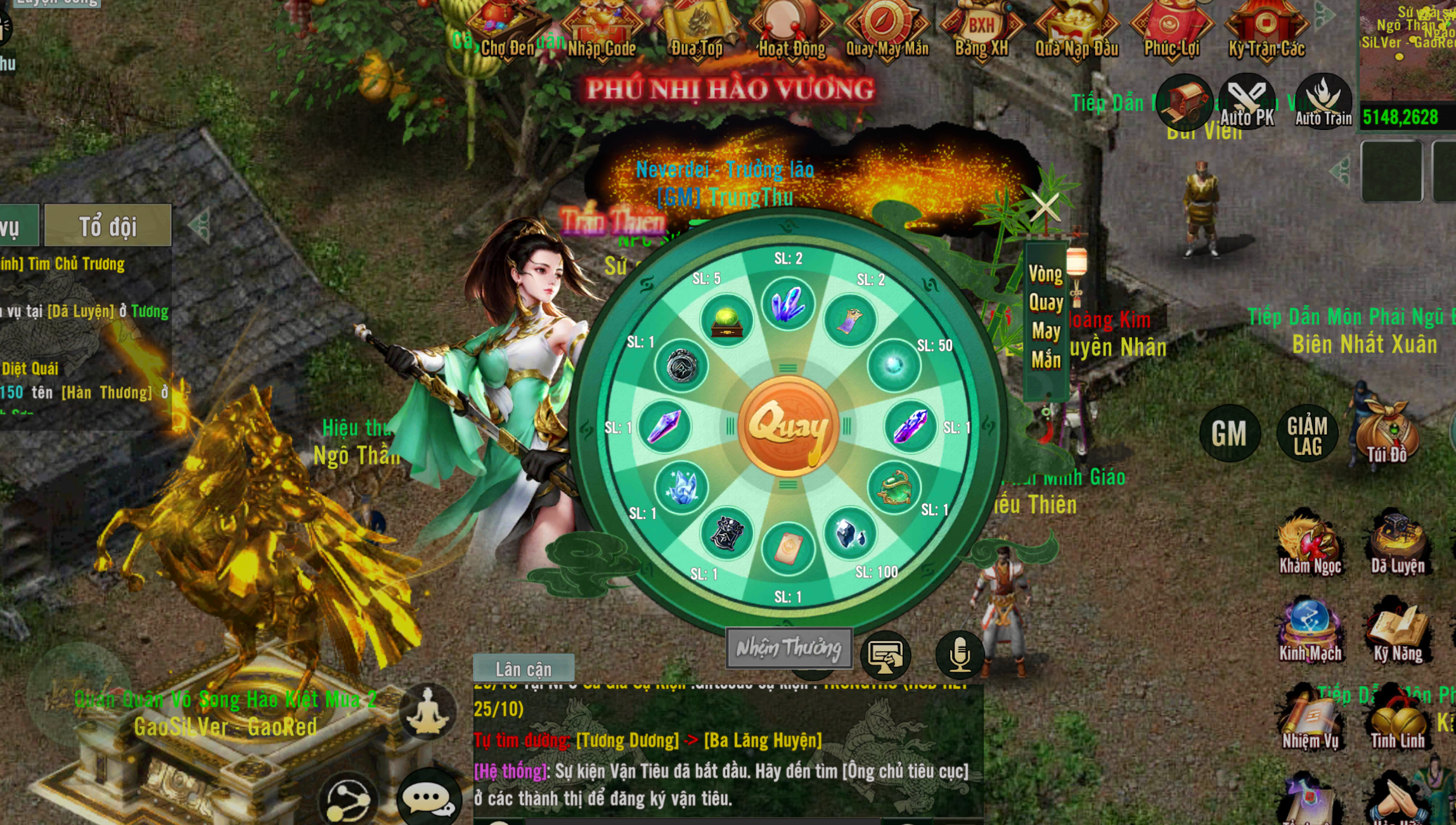Open Quay May Mắn from the top bar
The height and width of the screenshot is (825, 1456).
tap(887, 29)
